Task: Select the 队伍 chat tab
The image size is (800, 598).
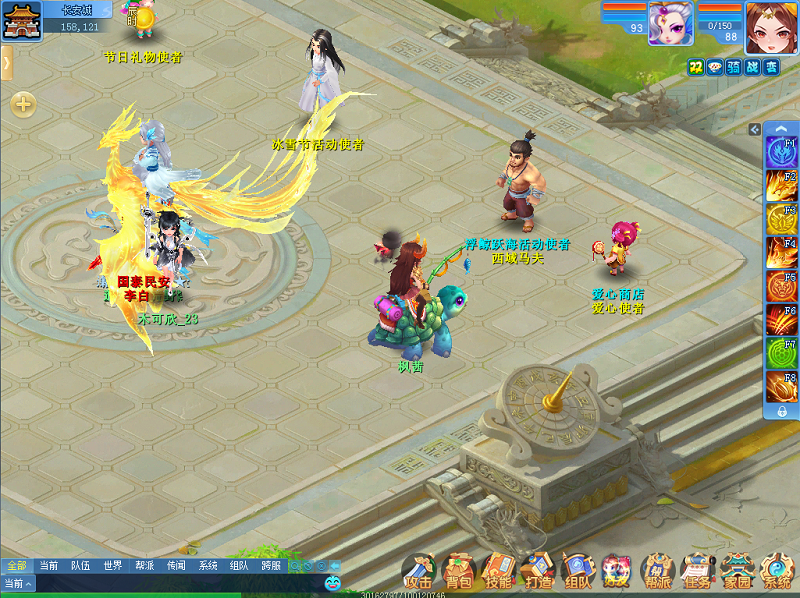Action: (x=80, y=566)
